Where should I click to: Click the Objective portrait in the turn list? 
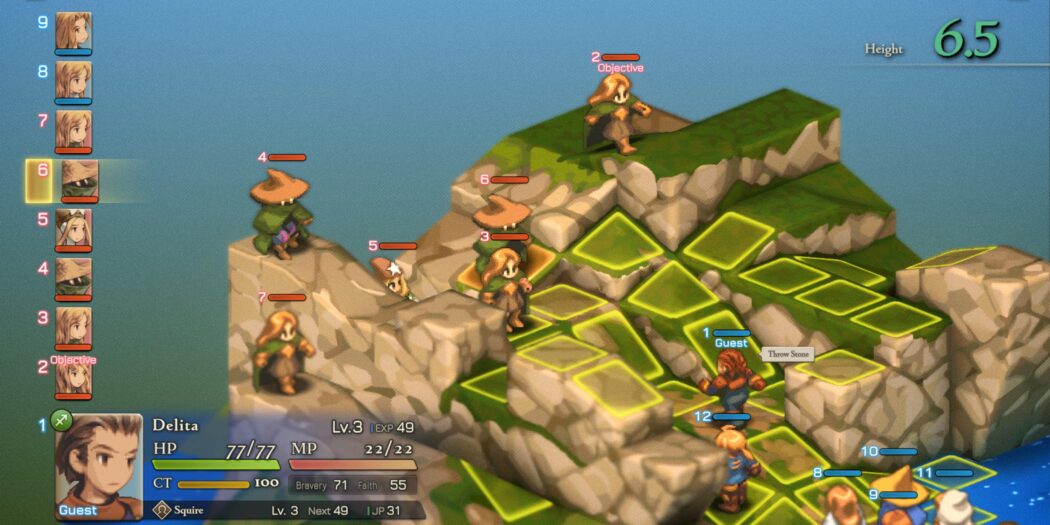(73, 375)
